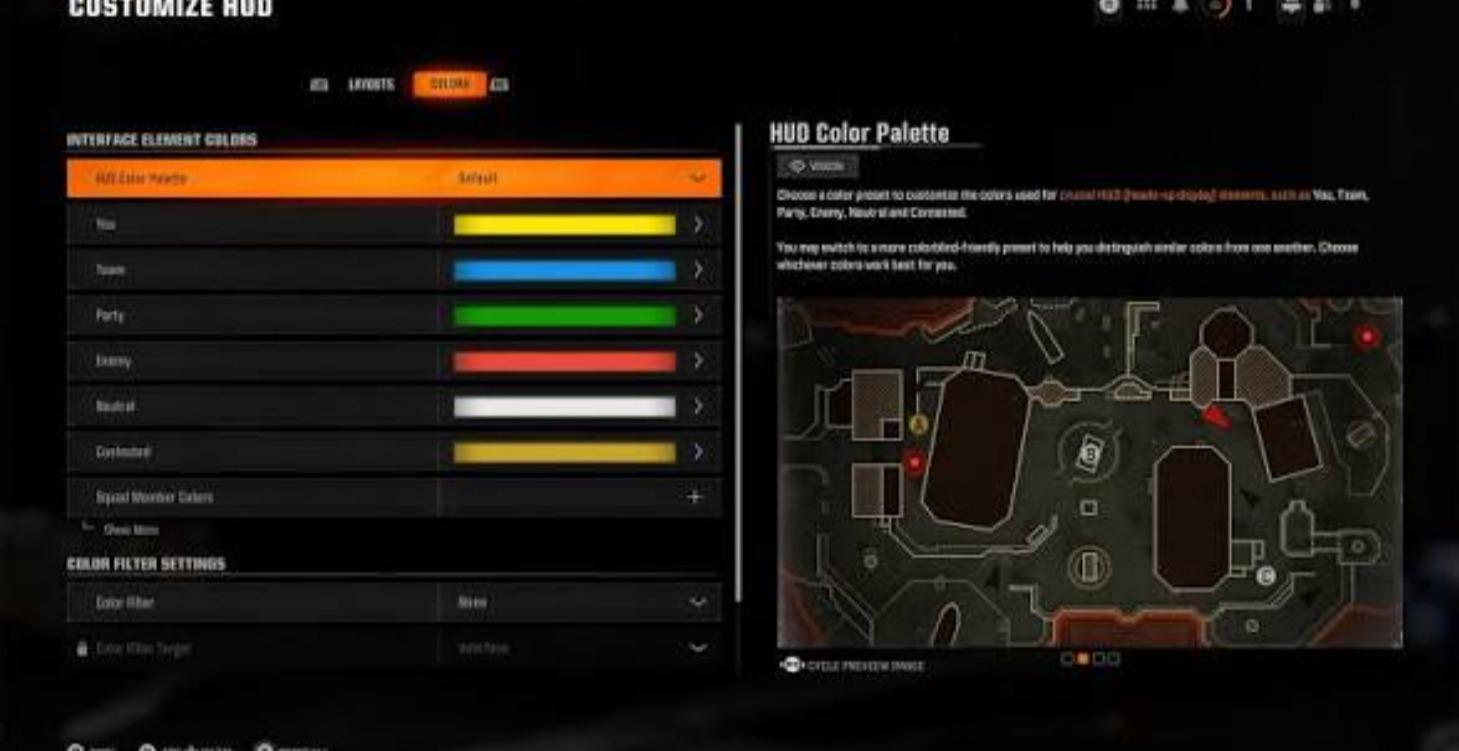Select the second preview page dot
Image resolution: width=1459 pixels, height=751 pixels.
click(1082, 658)
